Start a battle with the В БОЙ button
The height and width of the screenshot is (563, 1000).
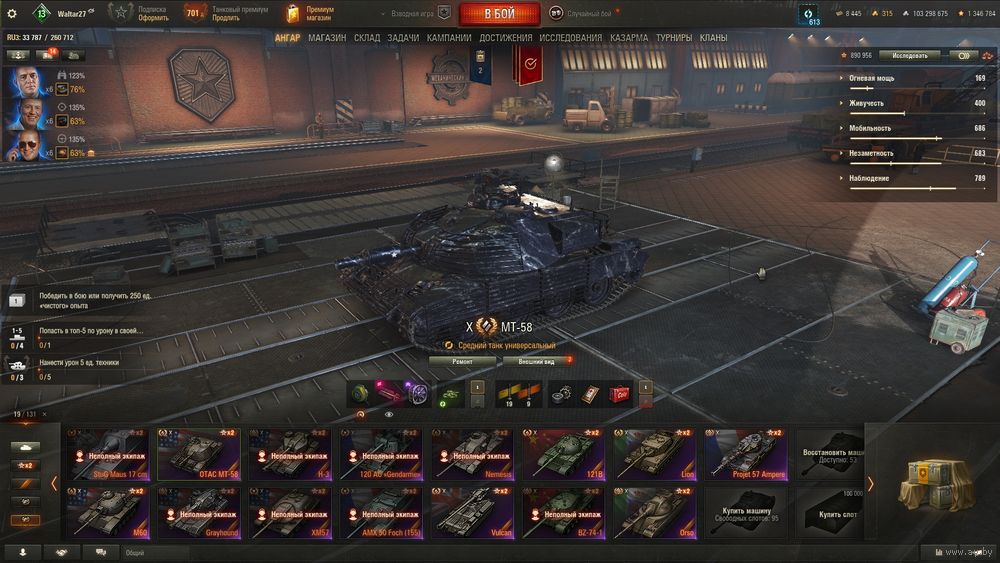pos(499,14)
